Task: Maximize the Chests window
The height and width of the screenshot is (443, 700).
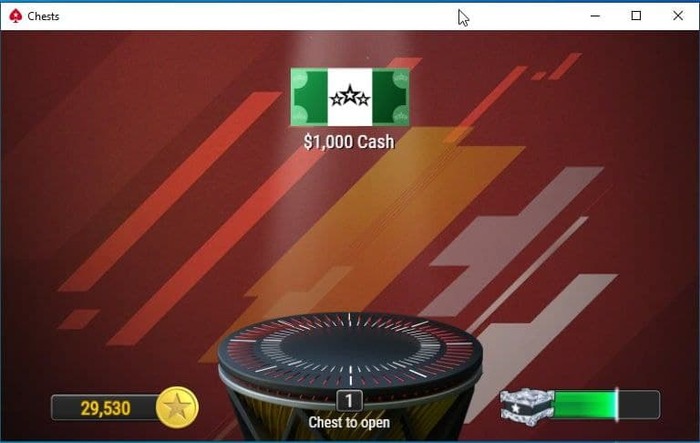Action: click(636, 16)
